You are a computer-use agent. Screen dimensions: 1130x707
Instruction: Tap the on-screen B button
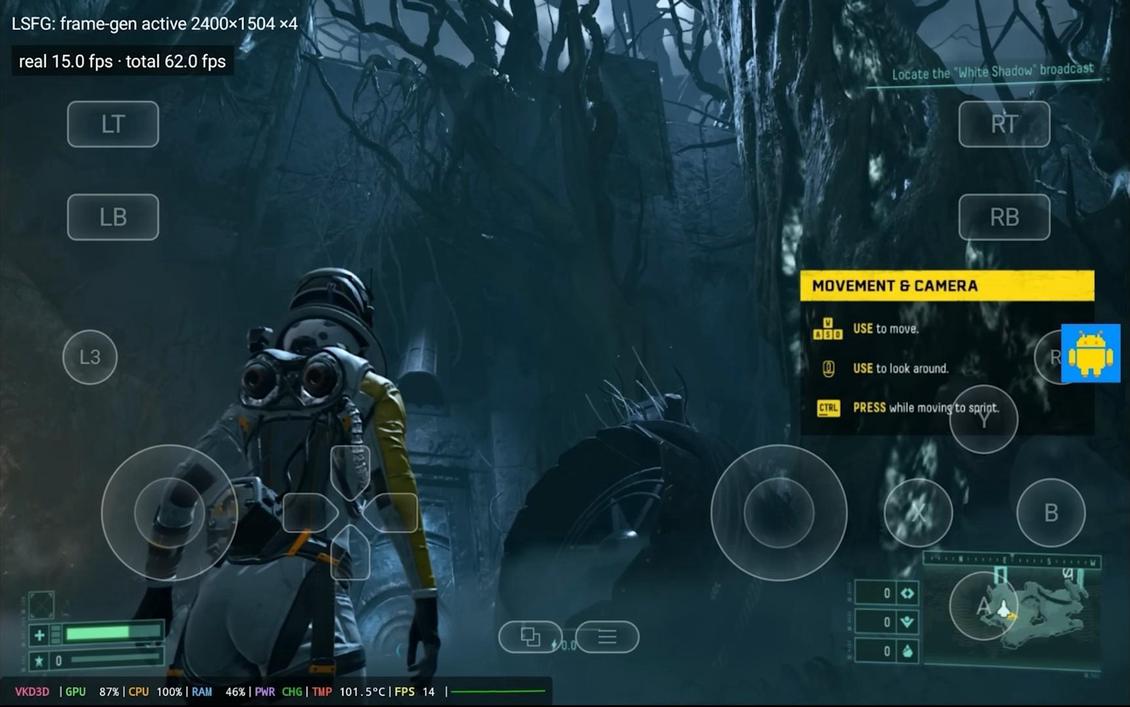pos(1051,512)
